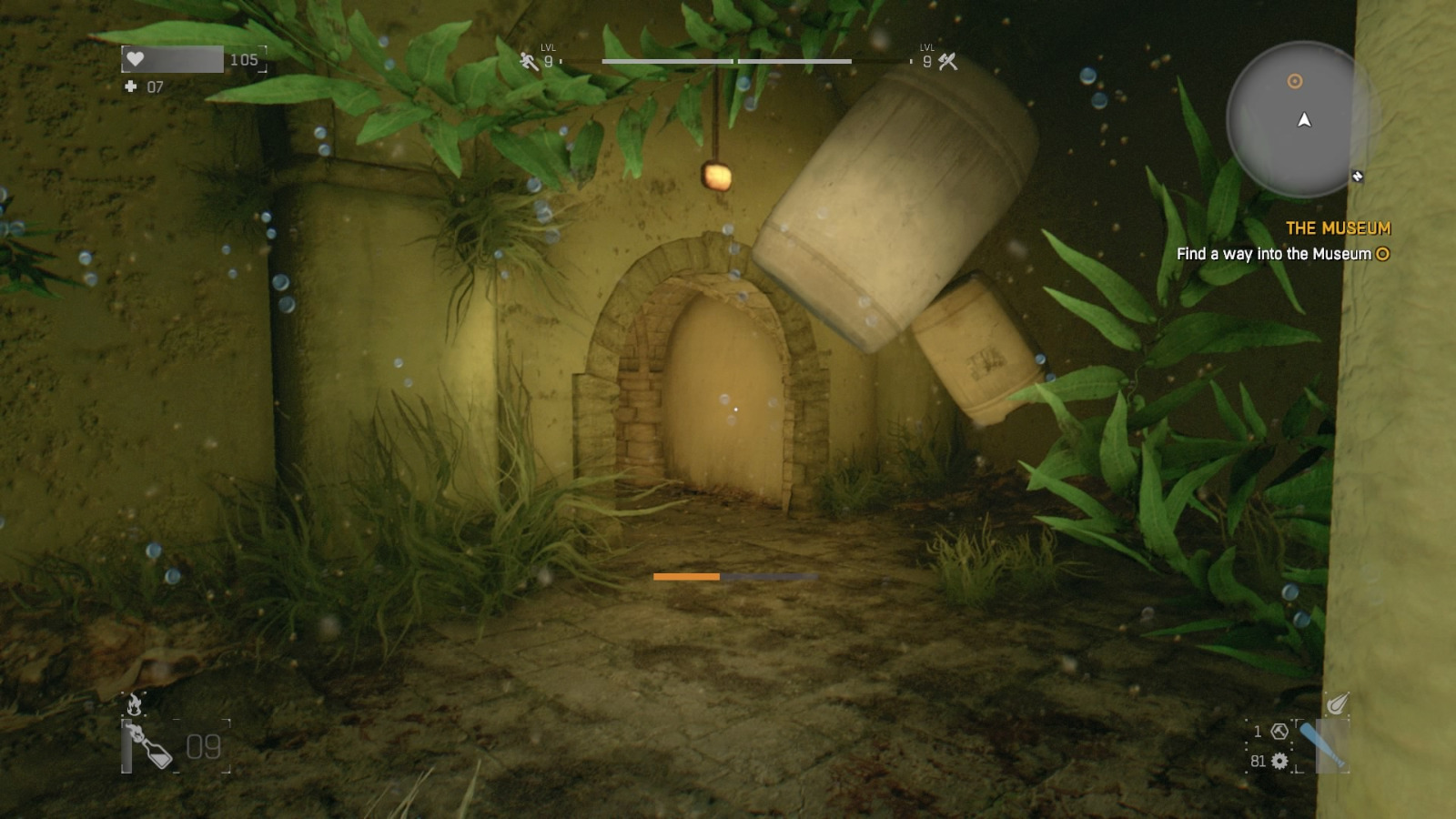1456x819 pixels.
Task: Select the flare accessory icon above the bat
Action: pos(1337,703)
